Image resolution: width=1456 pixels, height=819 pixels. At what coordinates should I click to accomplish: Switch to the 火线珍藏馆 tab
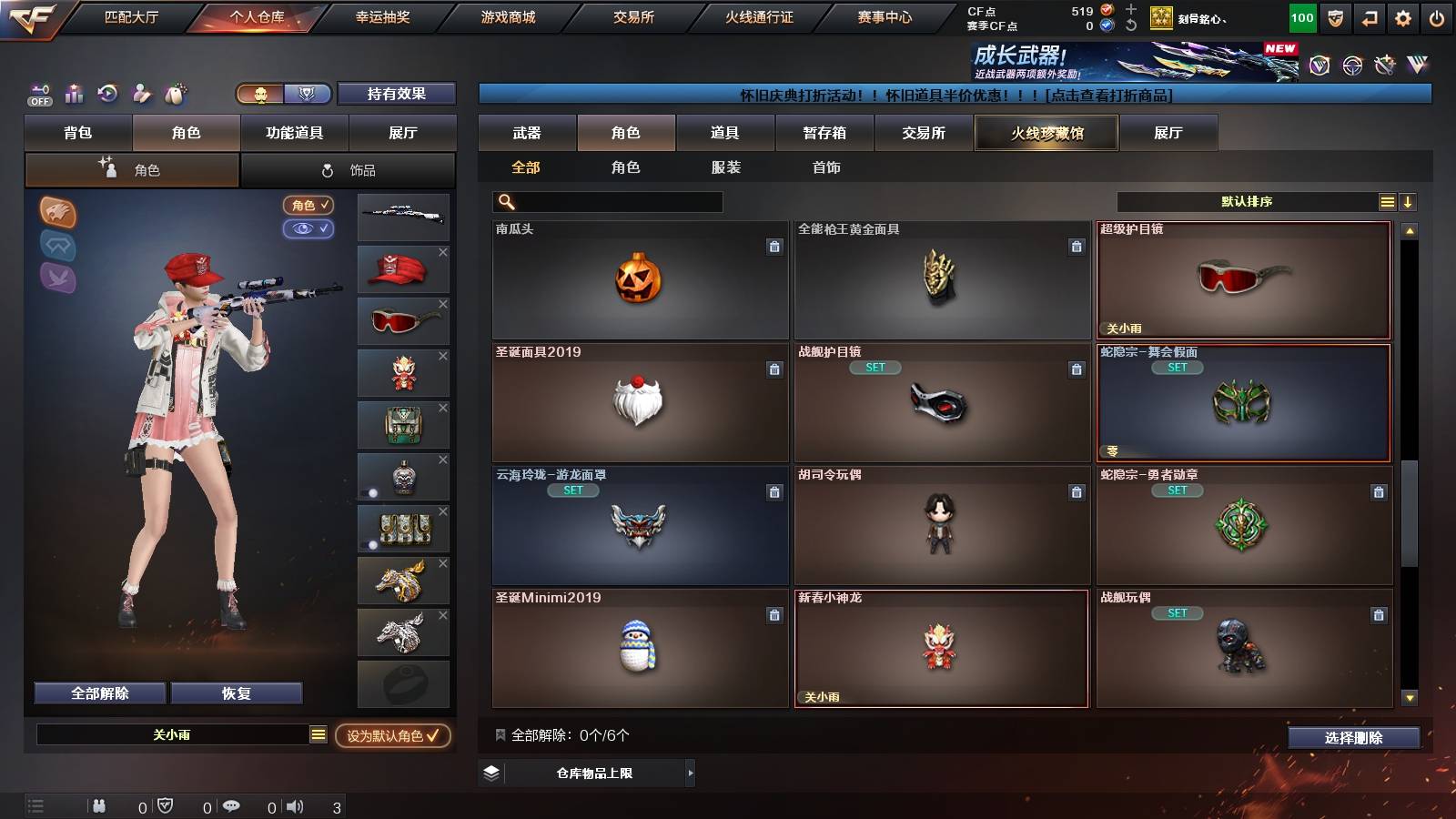pos(1045,133)
